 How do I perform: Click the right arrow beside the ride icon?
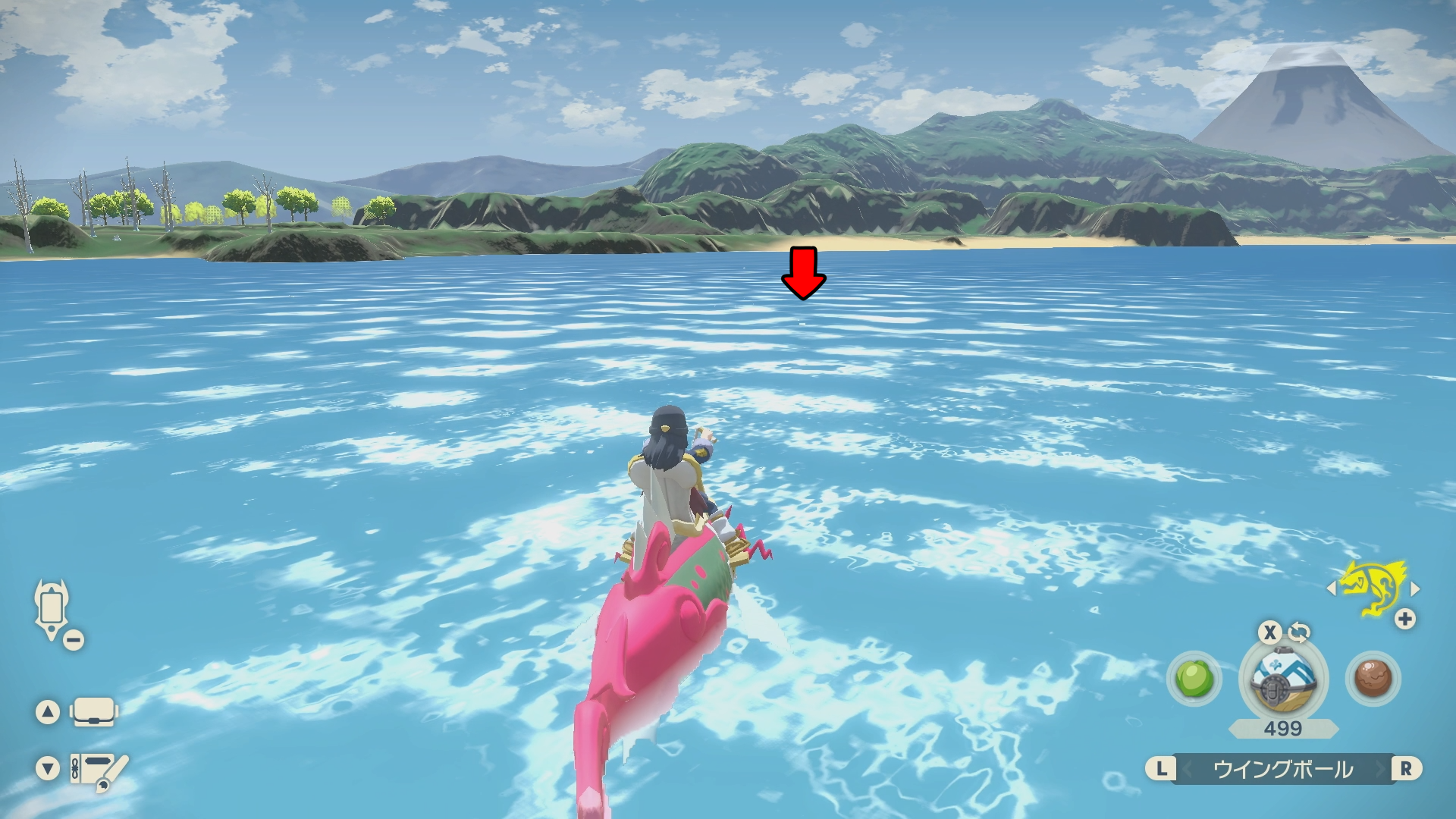(1414, 588)
